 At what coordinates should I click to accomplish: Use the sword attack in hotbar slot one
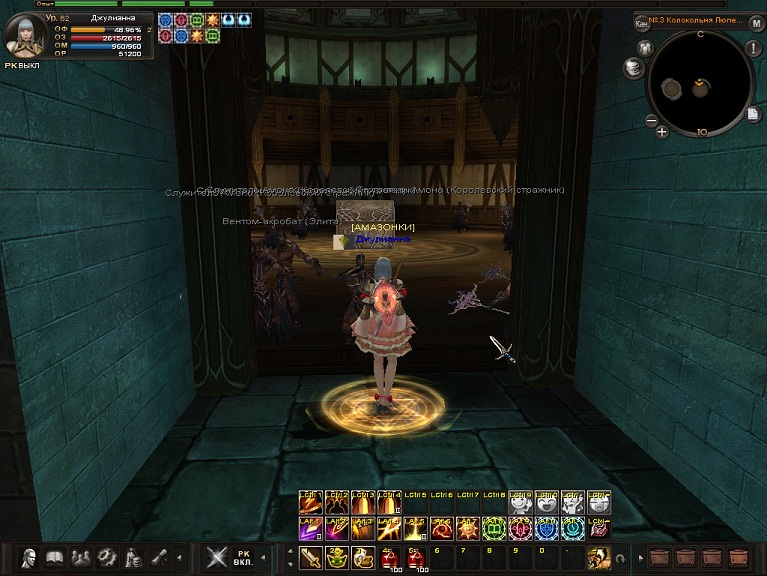pos(311,558)
